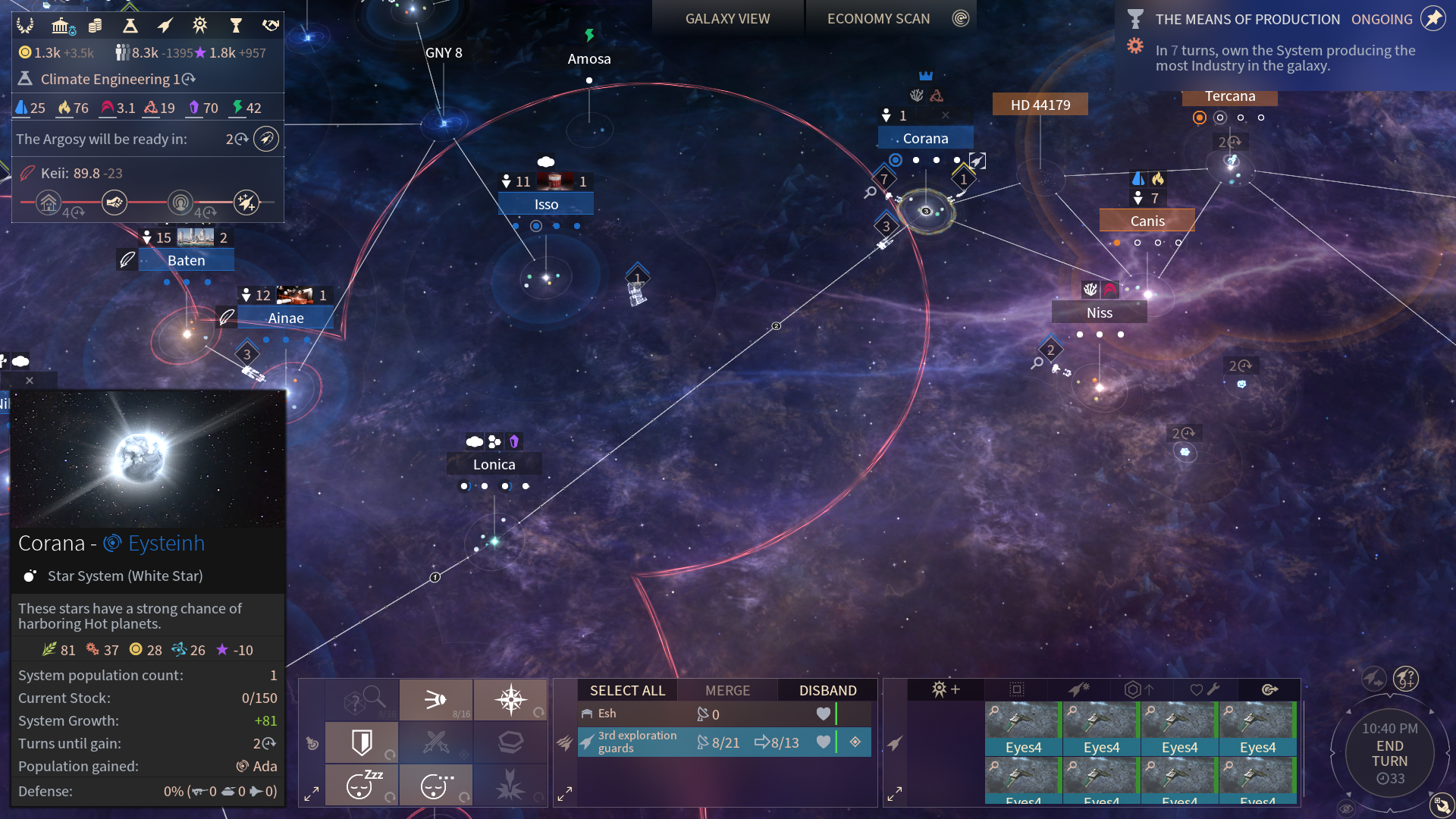
Task: Pin The Means of Production quest
Action: (1432, 19)
